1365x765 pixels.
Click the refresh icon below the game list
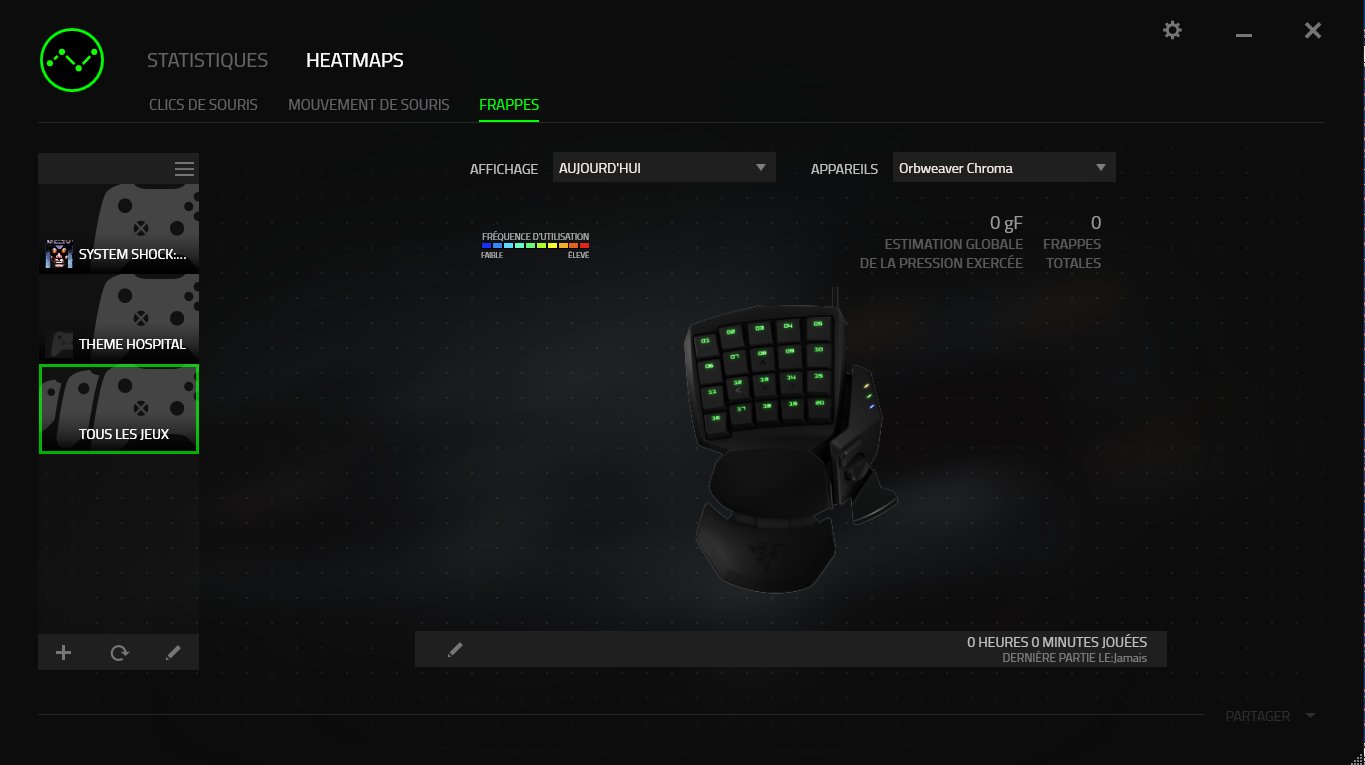click(118, 652)
